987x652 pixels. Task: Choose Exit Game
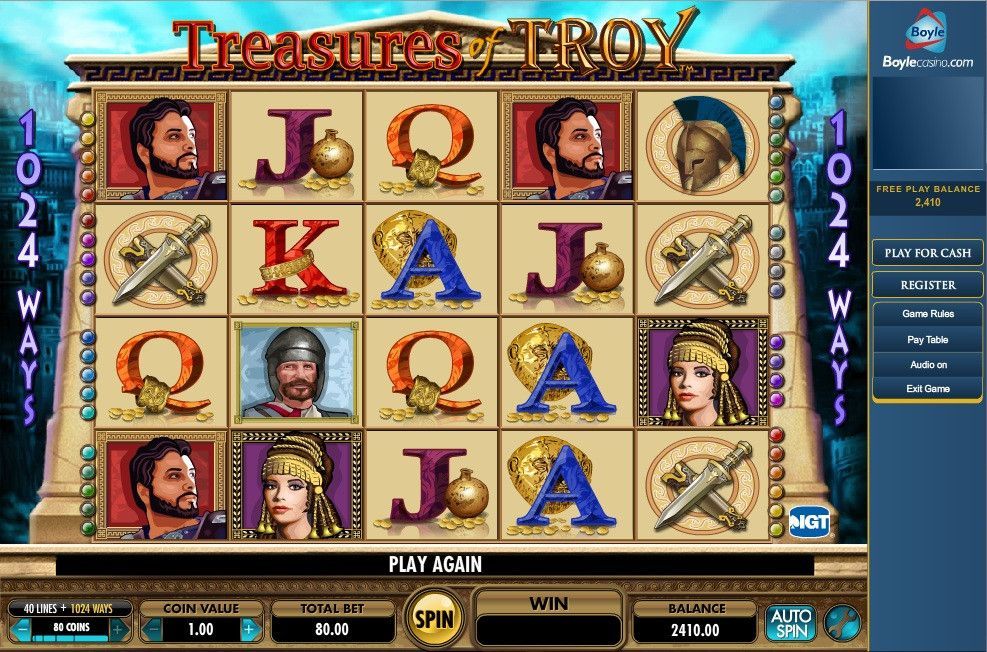click(x=927, y=389)
